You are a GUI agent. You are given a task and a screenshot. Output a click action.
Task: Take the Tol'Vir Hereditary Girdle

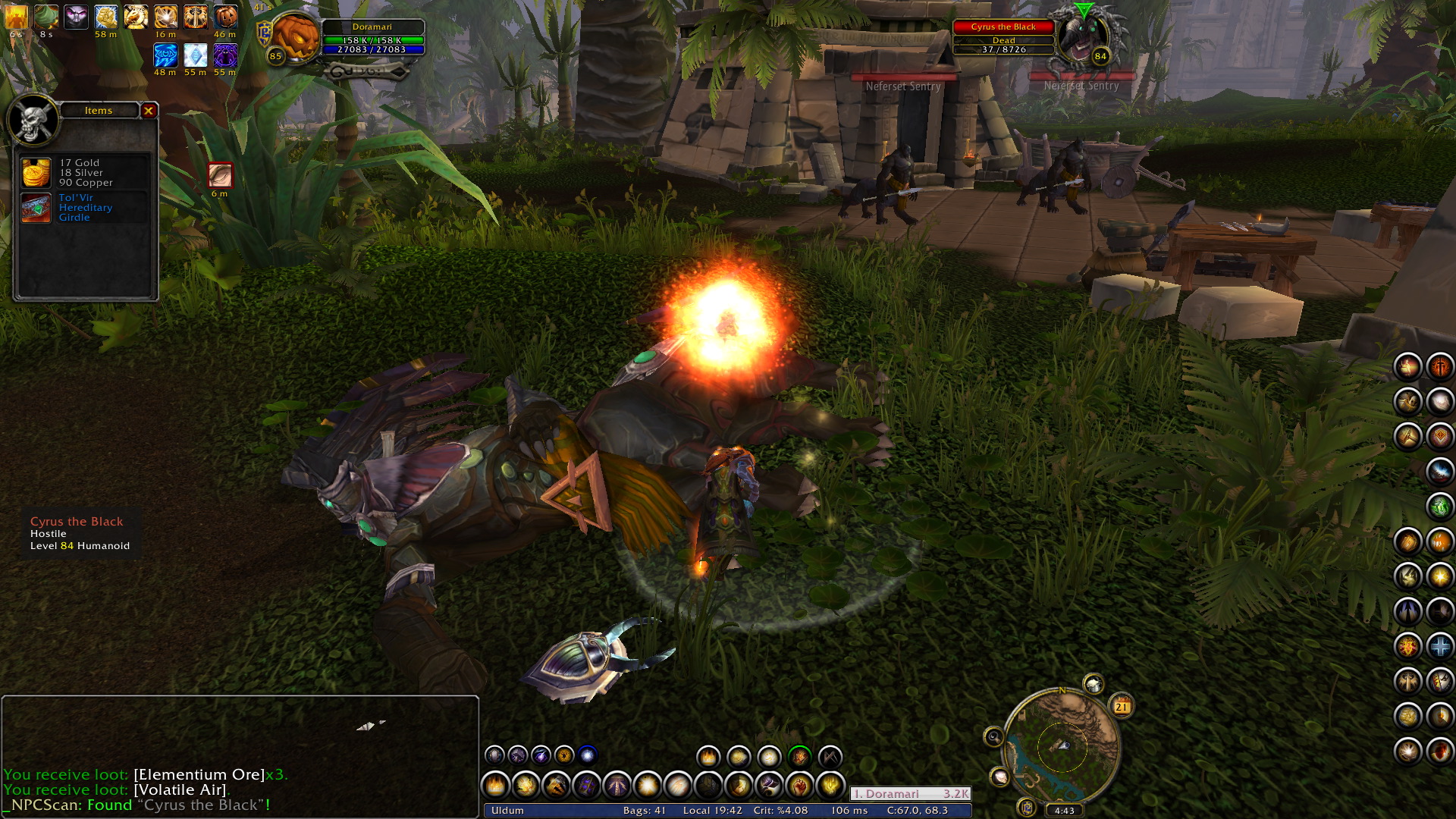pos(36,208)
